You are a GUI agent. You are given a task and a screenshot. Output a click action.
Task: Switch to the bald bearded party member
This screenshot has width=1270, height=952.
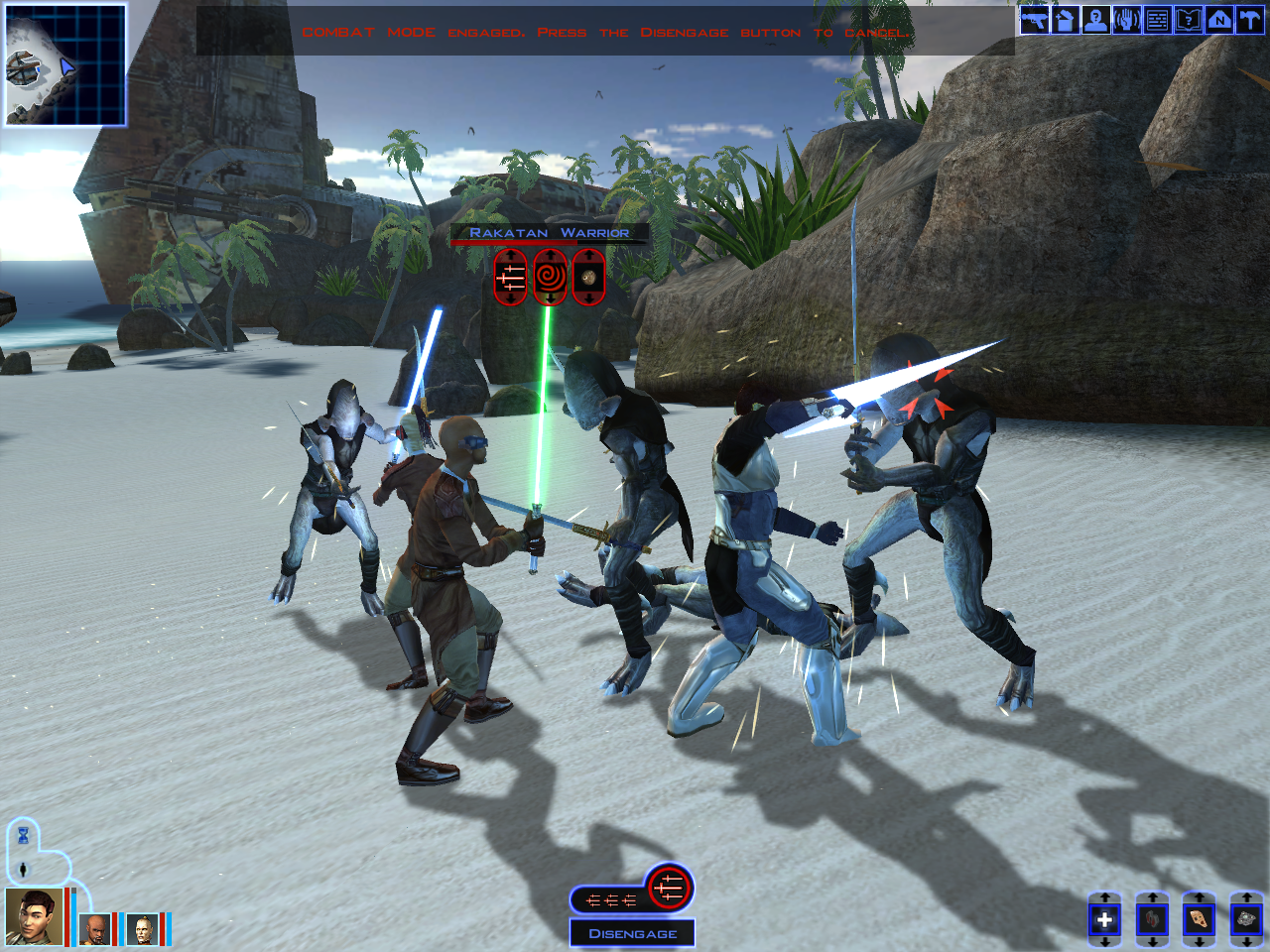point(94,930)
